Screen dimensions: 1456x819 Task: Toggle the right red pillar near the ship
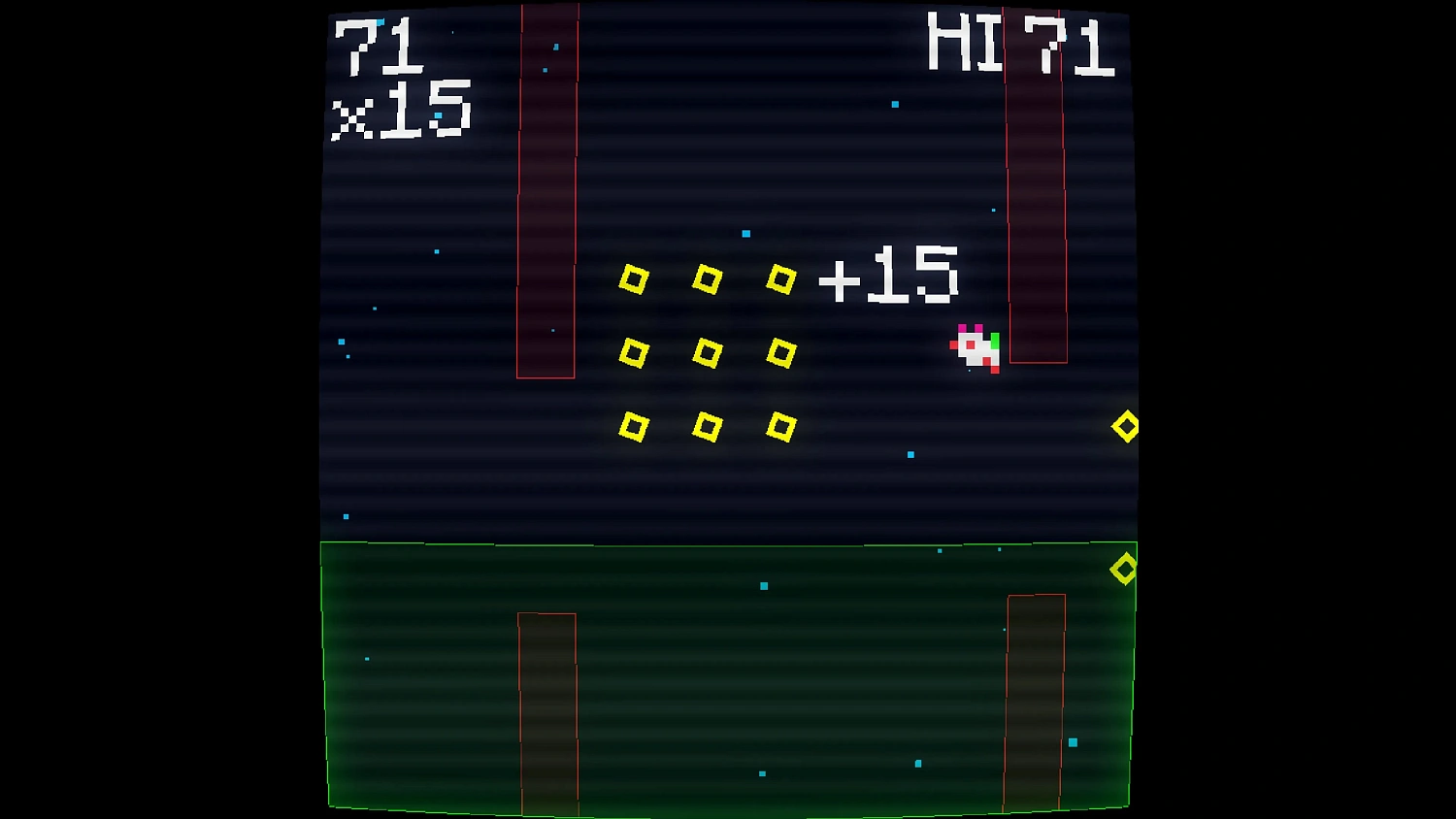[x=1037, y=184]
